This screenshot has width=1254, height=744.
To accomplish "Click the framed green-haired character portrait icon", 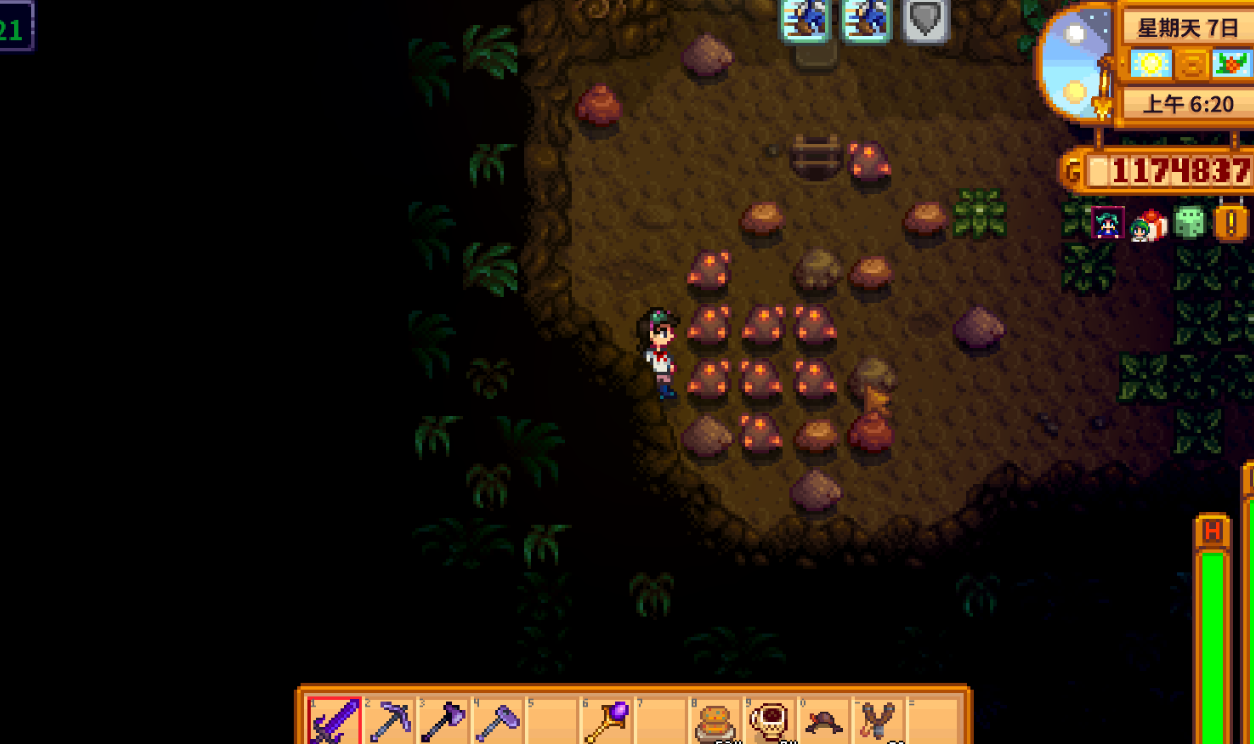I will [1108, 223].
